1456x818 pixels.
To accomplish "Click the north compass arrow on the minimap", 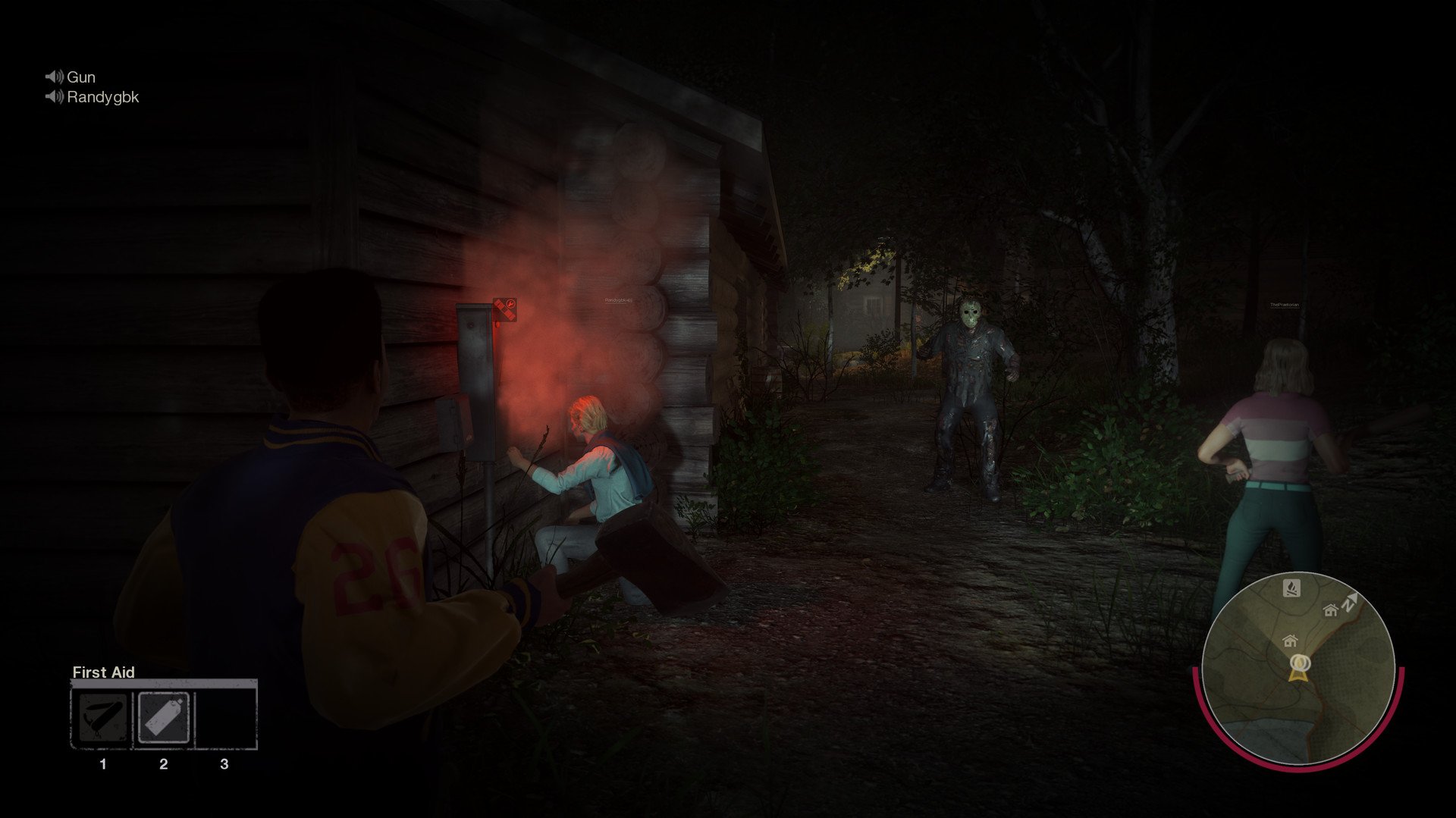I will 1349,601.
